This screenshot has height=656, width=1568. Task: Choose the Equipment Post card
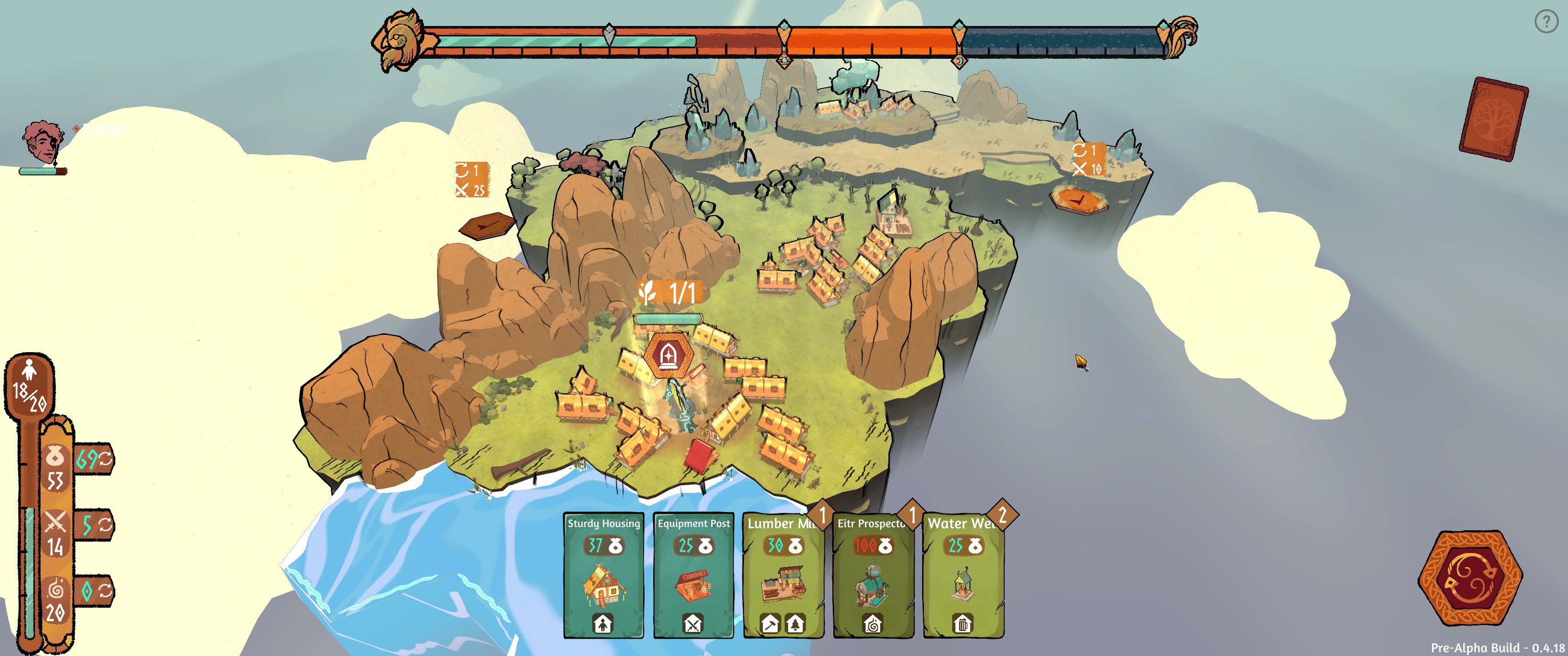click(693, 575)
